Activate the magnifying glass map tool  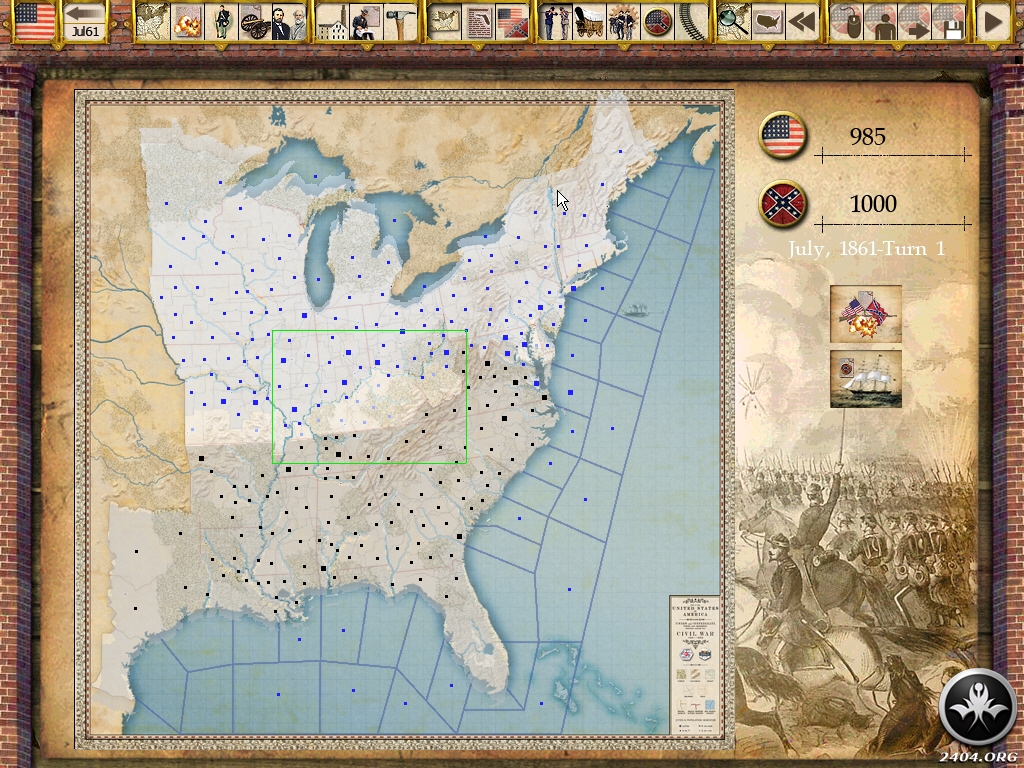pyautogui.click(x=731, y=21)
